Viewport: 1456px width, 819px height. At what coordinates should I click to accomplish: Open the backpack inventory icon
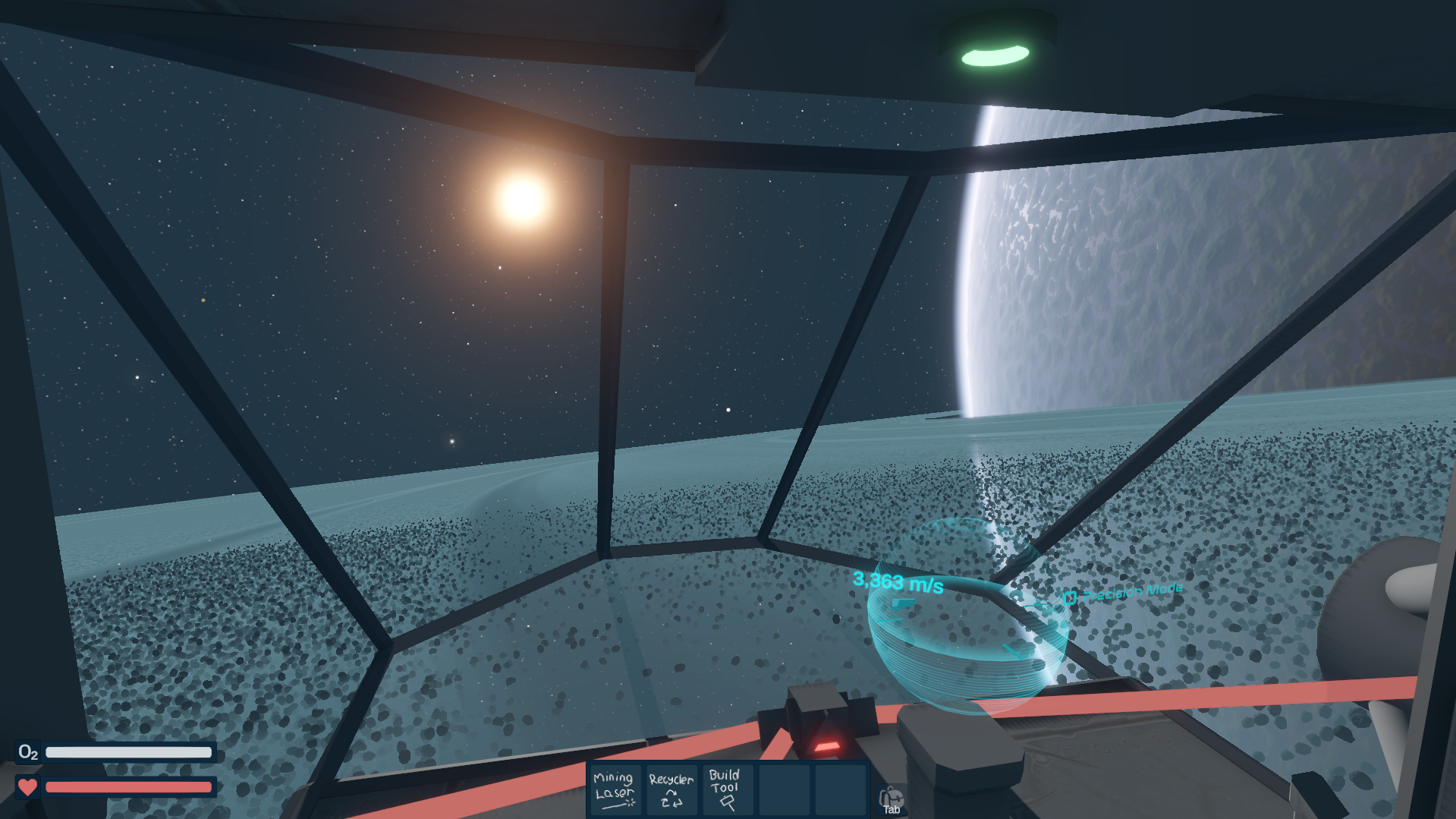(891, 799)
